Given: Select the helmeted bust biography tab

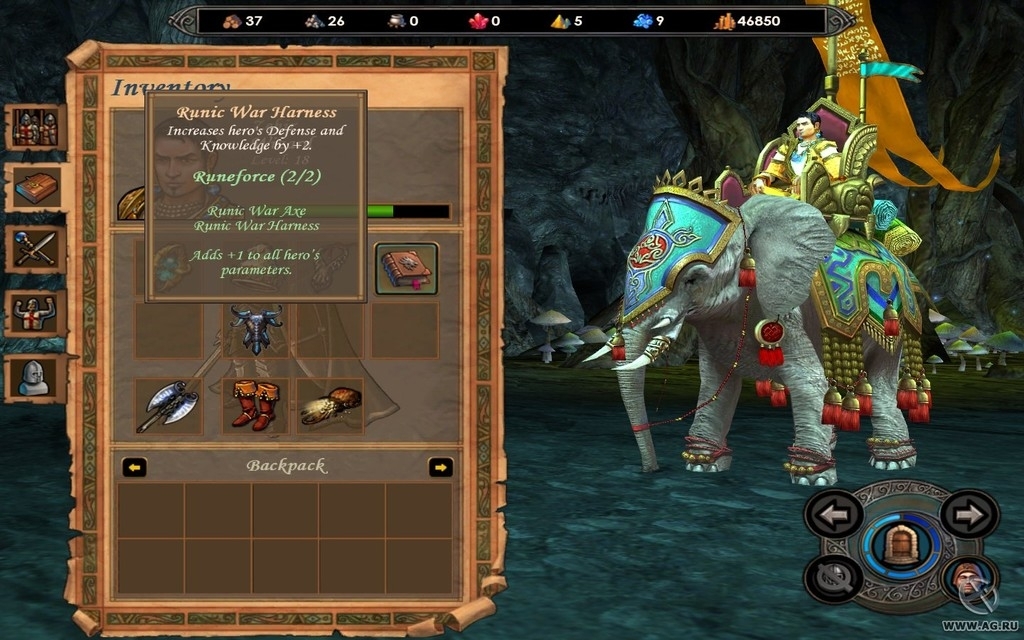Looking at the screenshot, I should tap(36, 377).
